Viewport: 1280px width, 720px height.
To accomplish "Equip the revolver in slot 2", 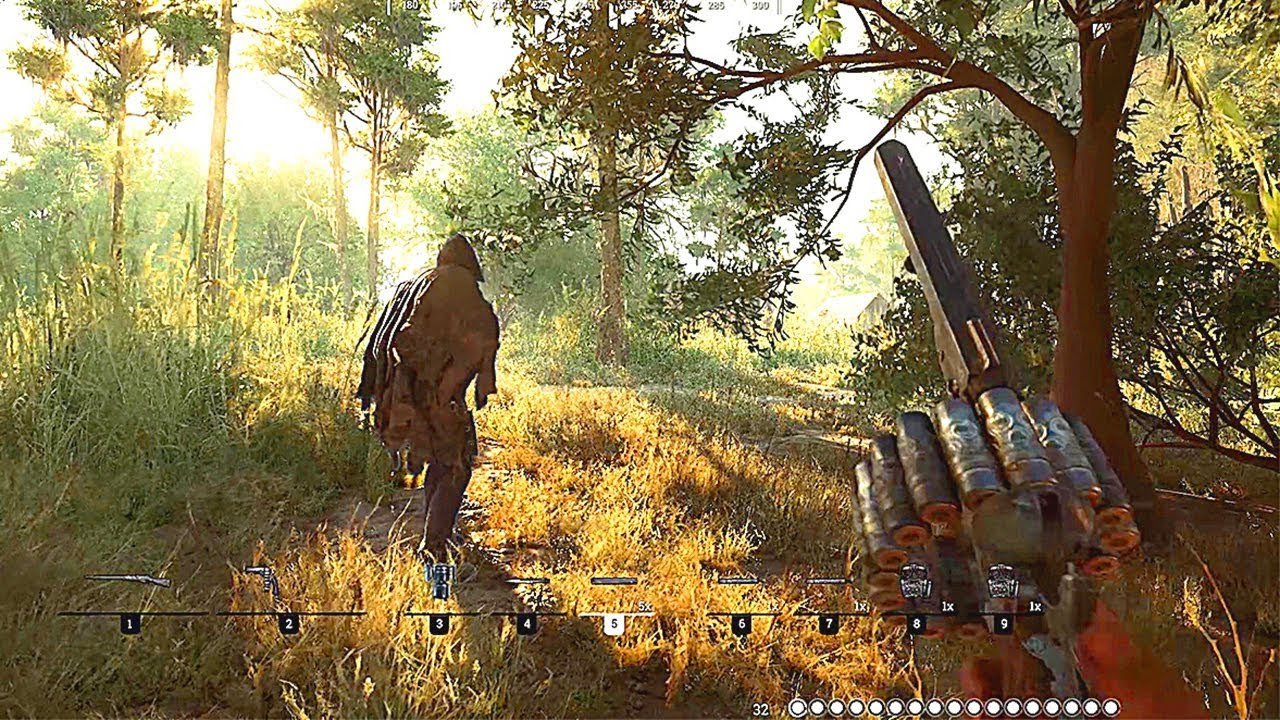I will tap(263, 580).
